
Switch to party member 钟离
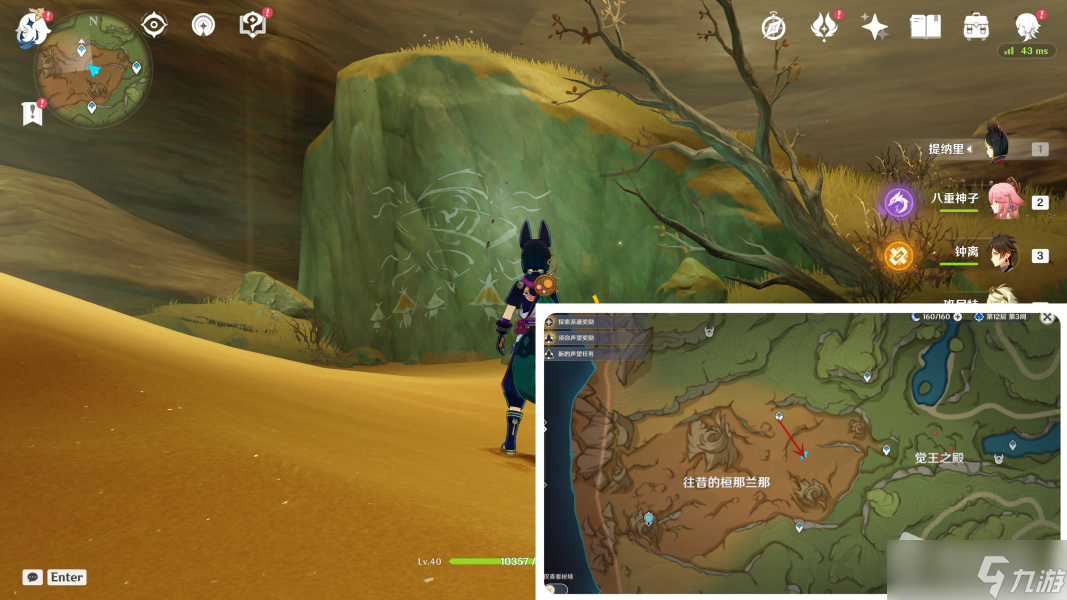coord(1003,254)
